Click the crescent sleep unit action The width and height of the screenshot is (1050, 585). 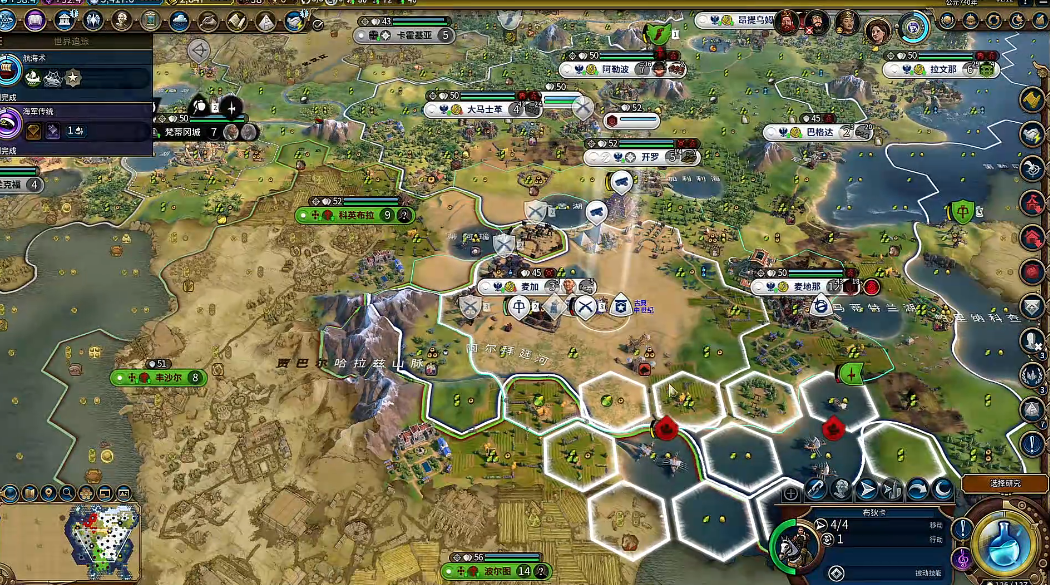(x=943, y=489)
